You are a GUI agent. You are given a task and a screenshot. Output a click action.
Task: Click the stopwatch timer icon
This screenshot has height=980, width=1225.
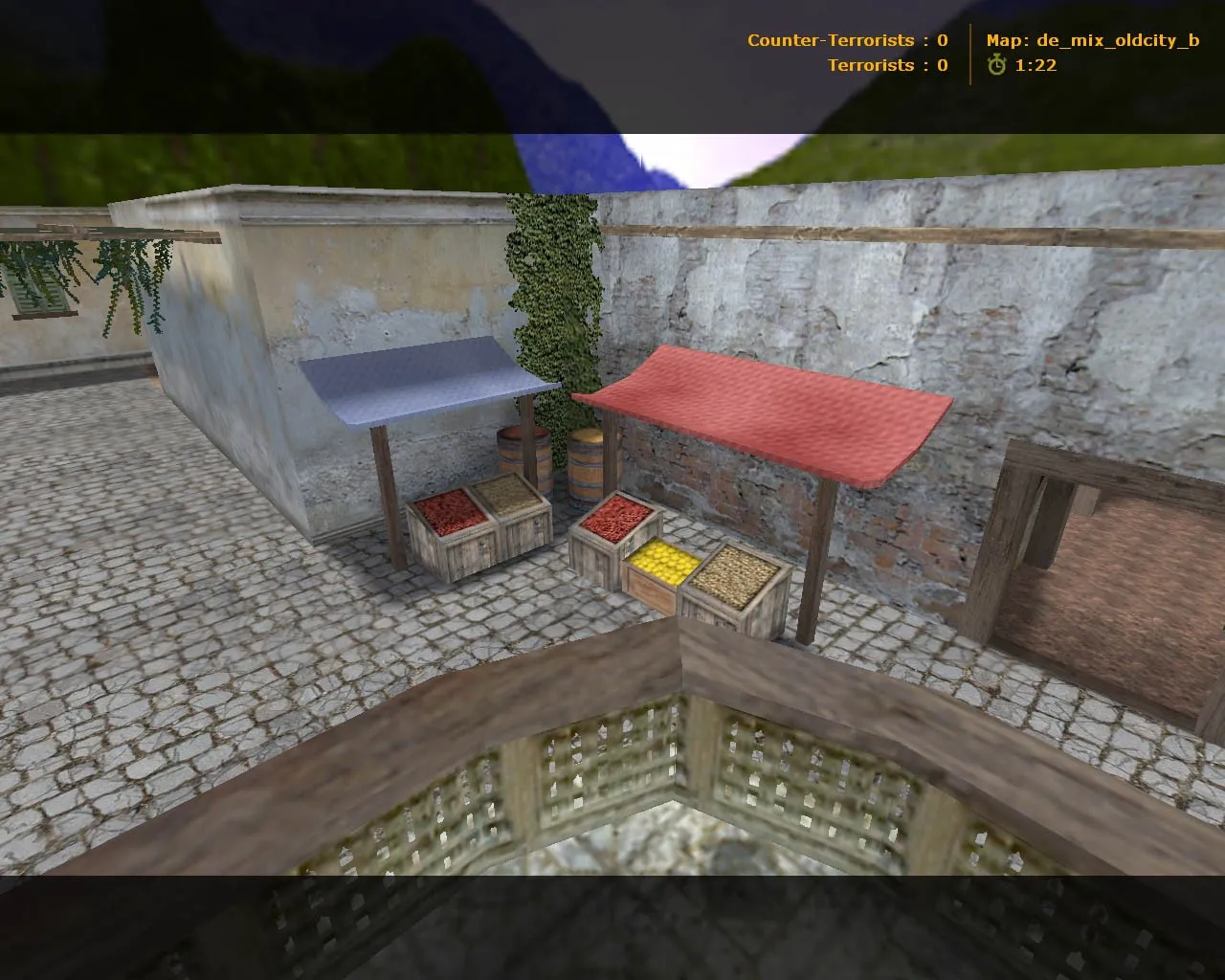(x=997, y=67)
